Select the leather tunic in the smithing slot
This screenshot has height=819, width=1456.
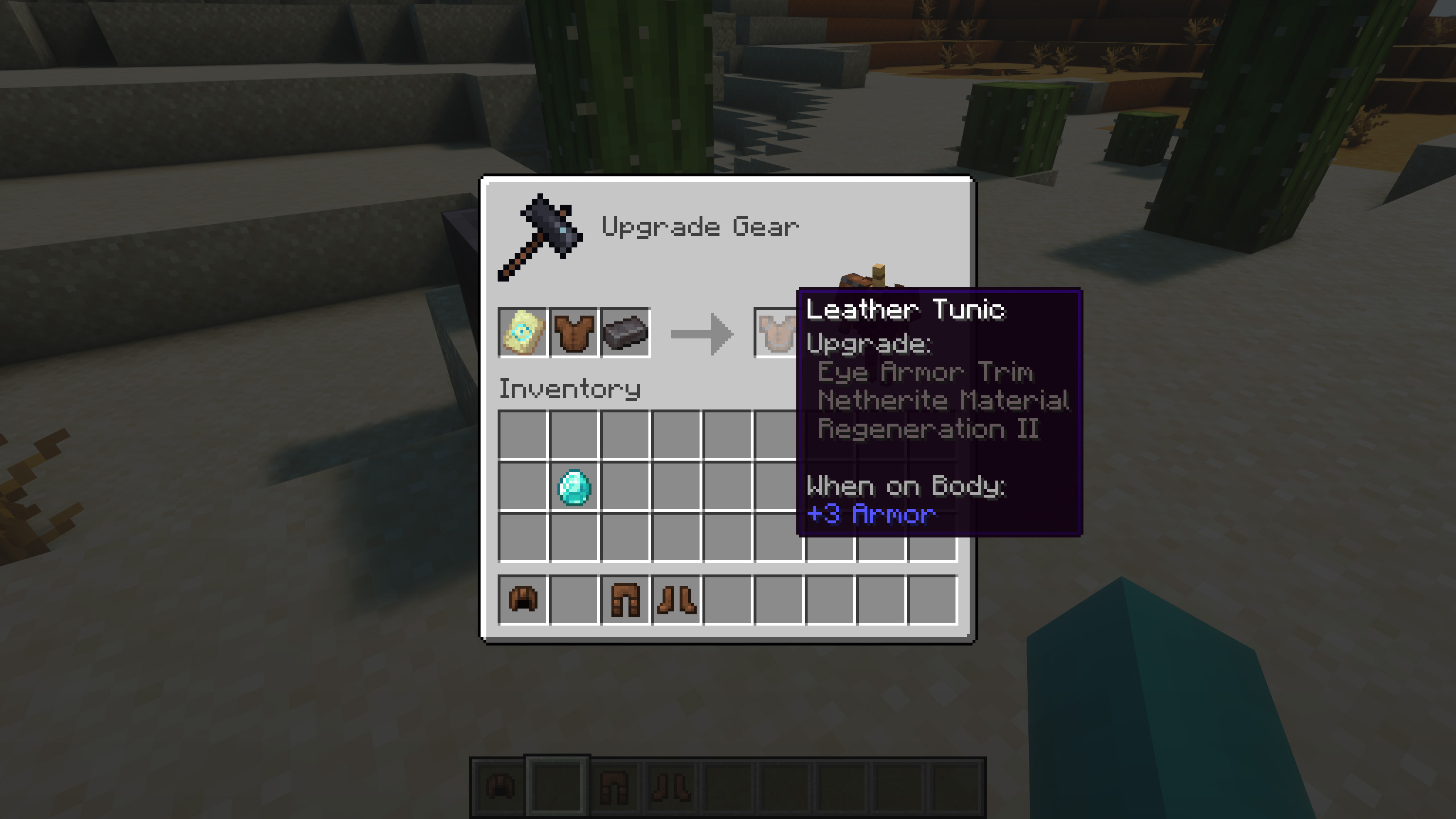pyautogui.click(x=573, y=333)
